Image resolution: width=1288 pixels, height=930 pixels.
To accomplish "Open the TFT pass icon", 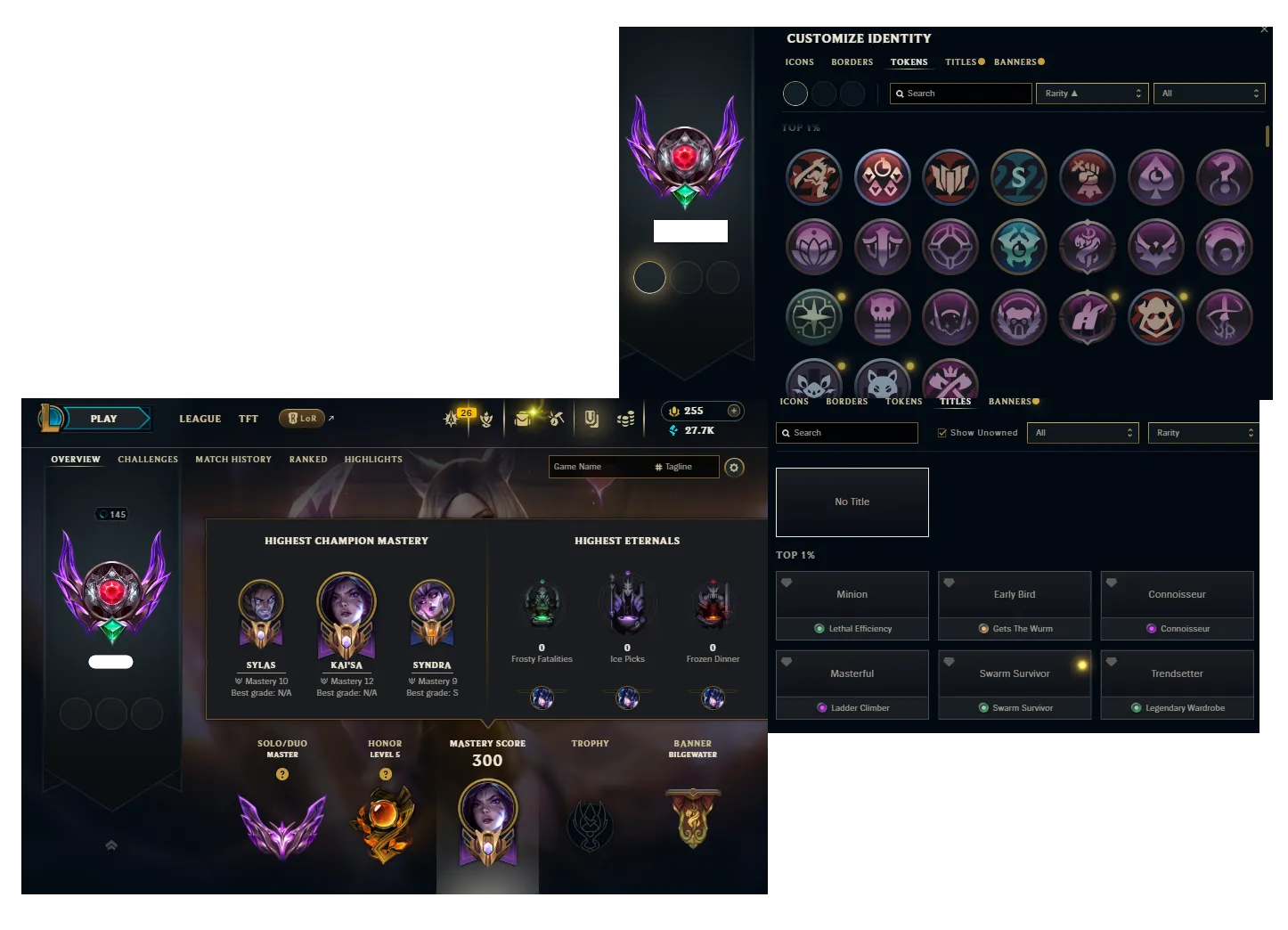I will coord(485,419).
